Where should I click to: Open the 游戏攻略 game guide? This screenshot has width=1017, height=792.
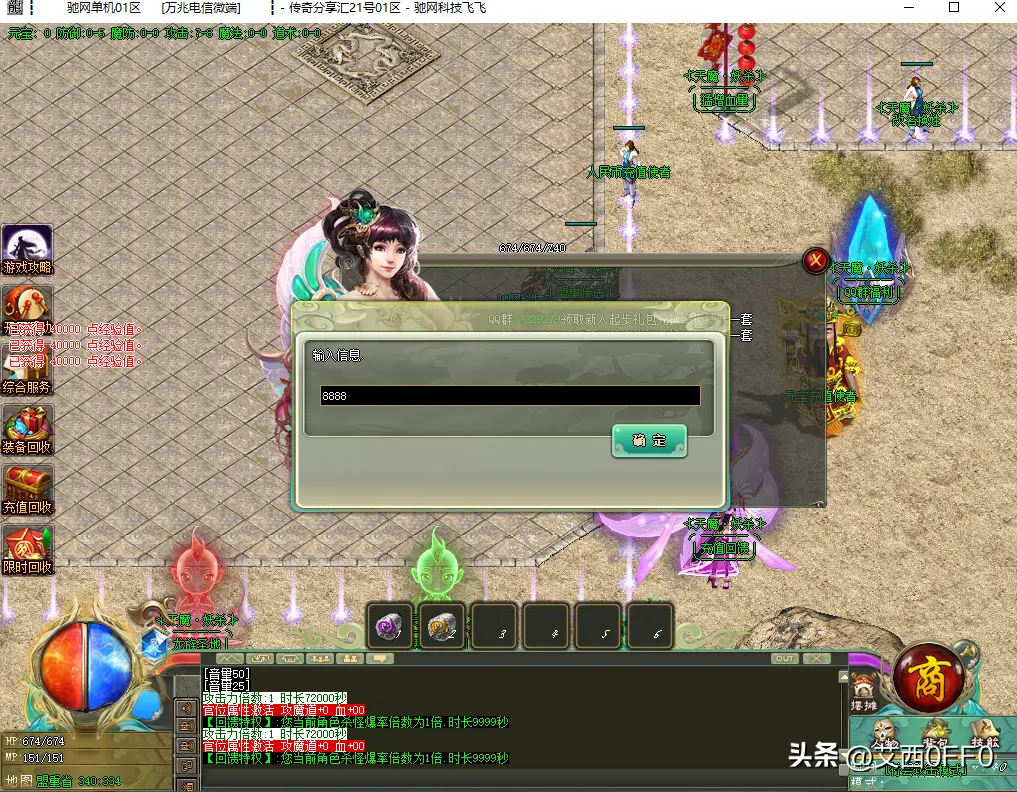coord(27,250)
